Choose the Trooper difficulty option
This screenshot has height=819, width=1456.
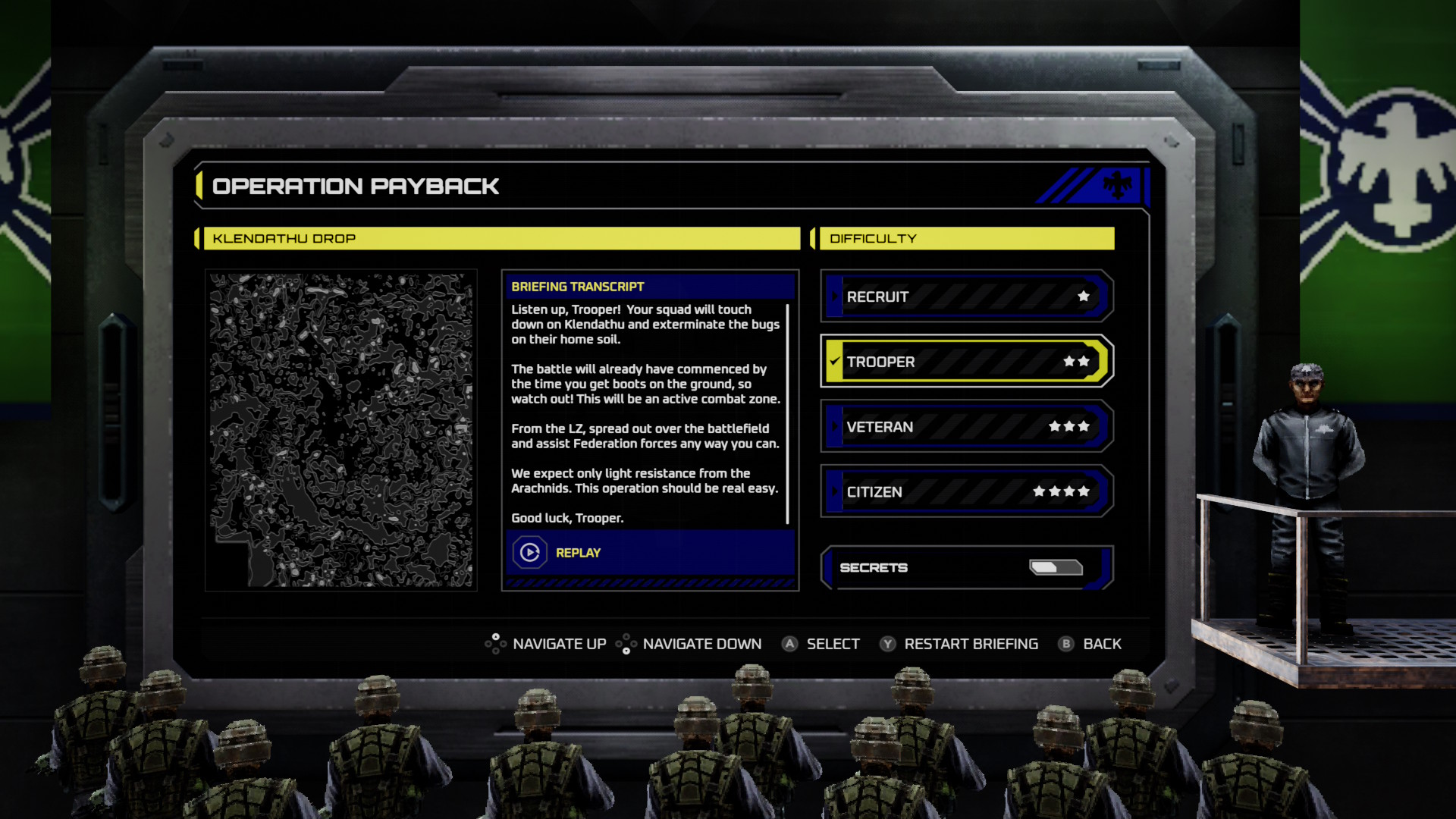(x=966, y=362)
